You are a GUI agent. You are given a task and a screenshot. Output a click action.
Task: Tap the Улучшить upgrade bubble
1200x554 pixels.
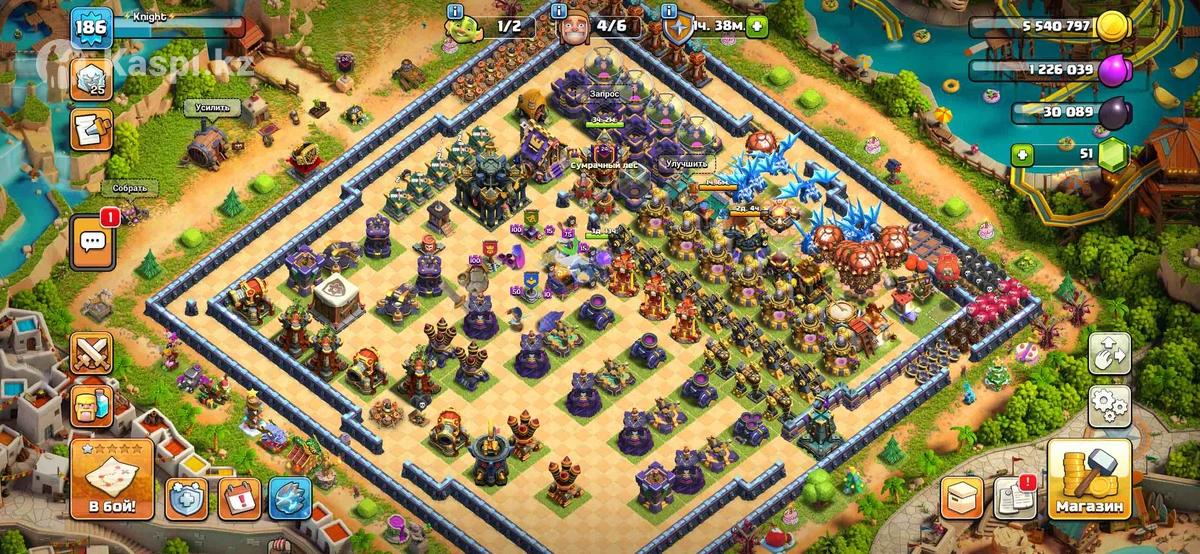coord(687,162)
